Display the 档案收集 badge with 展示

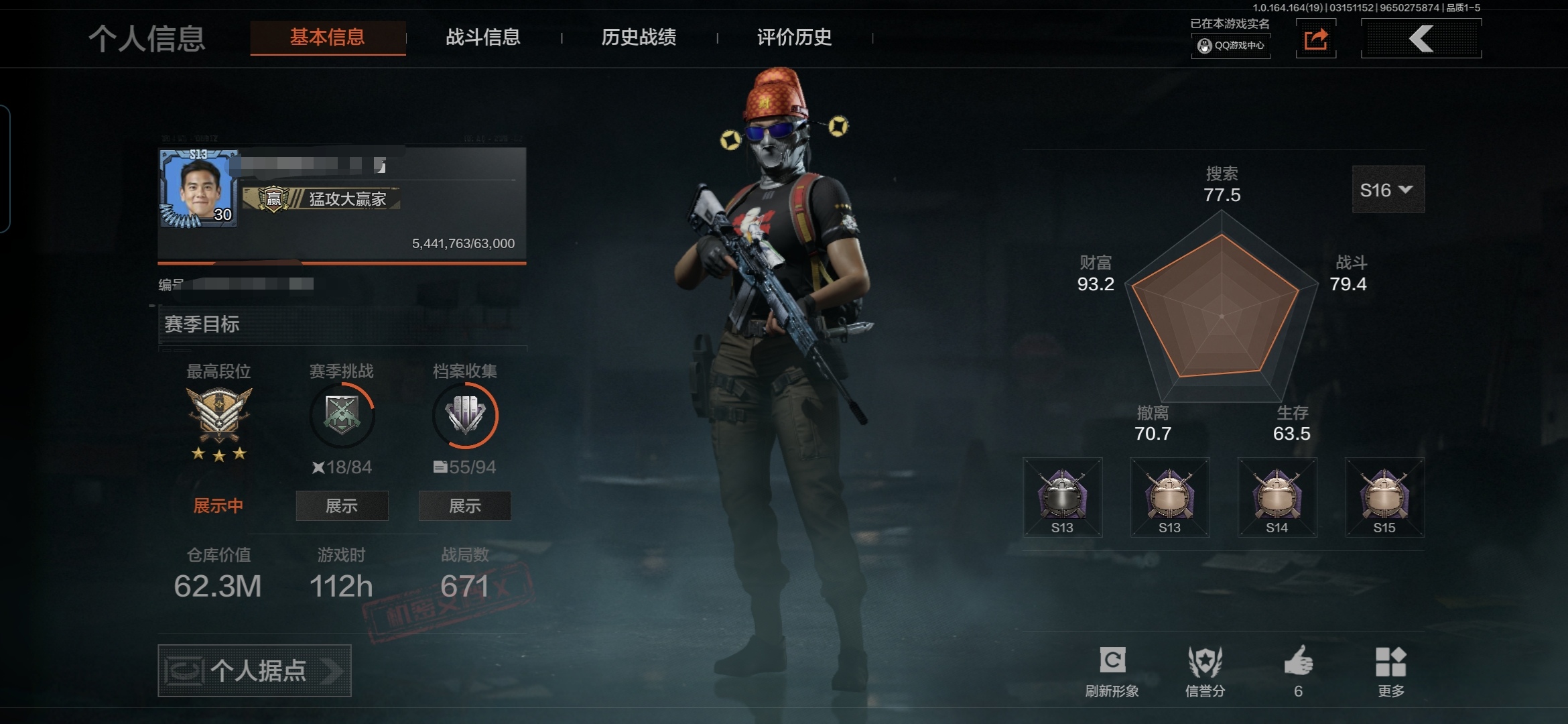(464, 506)
